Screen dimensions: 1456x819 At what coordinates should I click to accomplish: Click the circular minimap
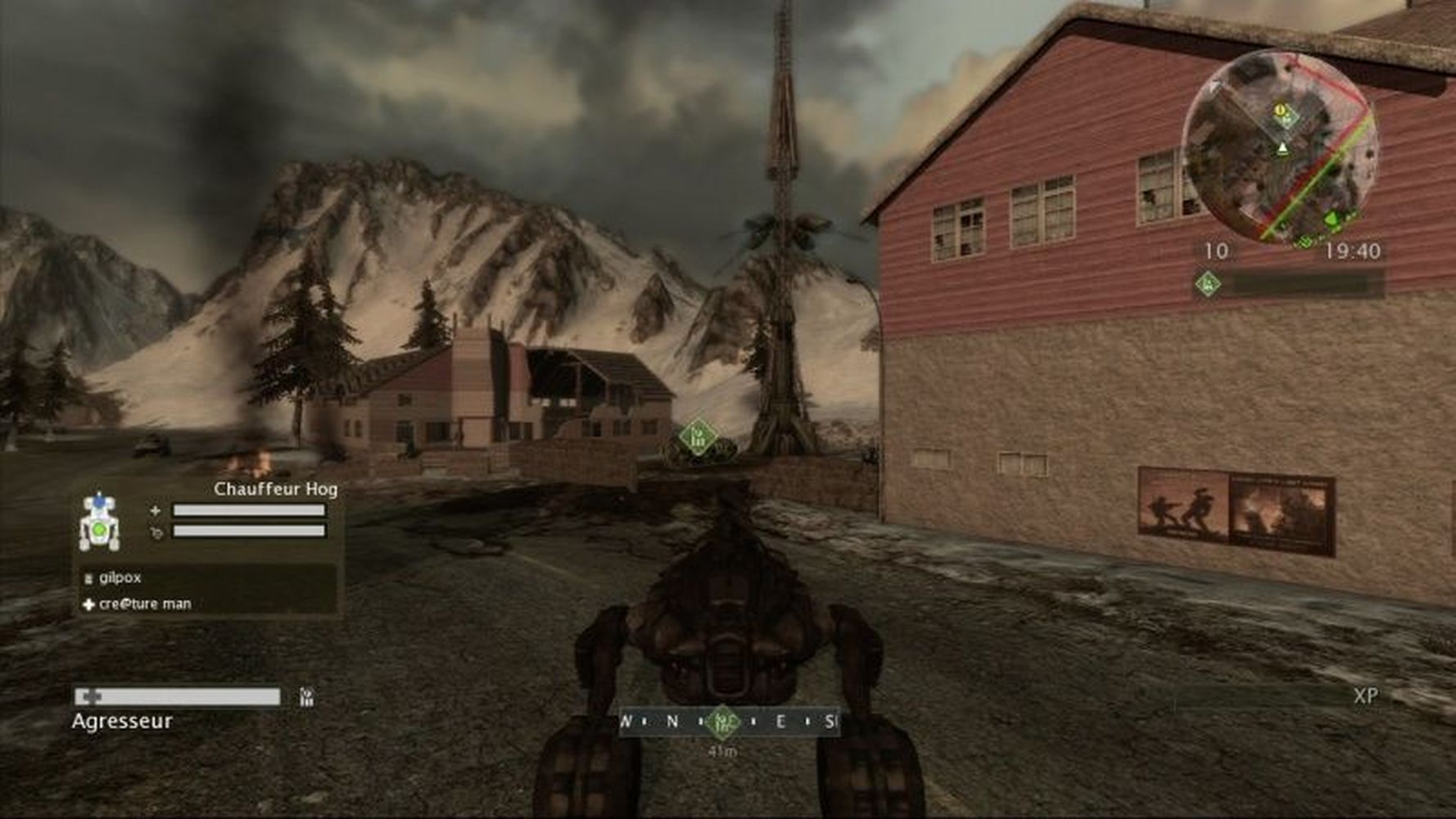[x=1280, y=147]
